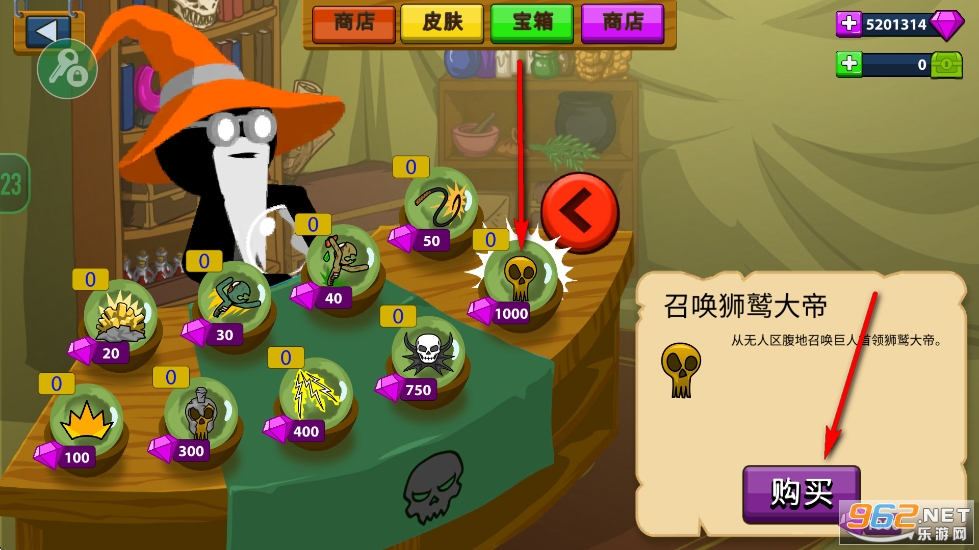Pick the skull potion orb costing 300
979x550 pixels.
click(x=200, y=412)
